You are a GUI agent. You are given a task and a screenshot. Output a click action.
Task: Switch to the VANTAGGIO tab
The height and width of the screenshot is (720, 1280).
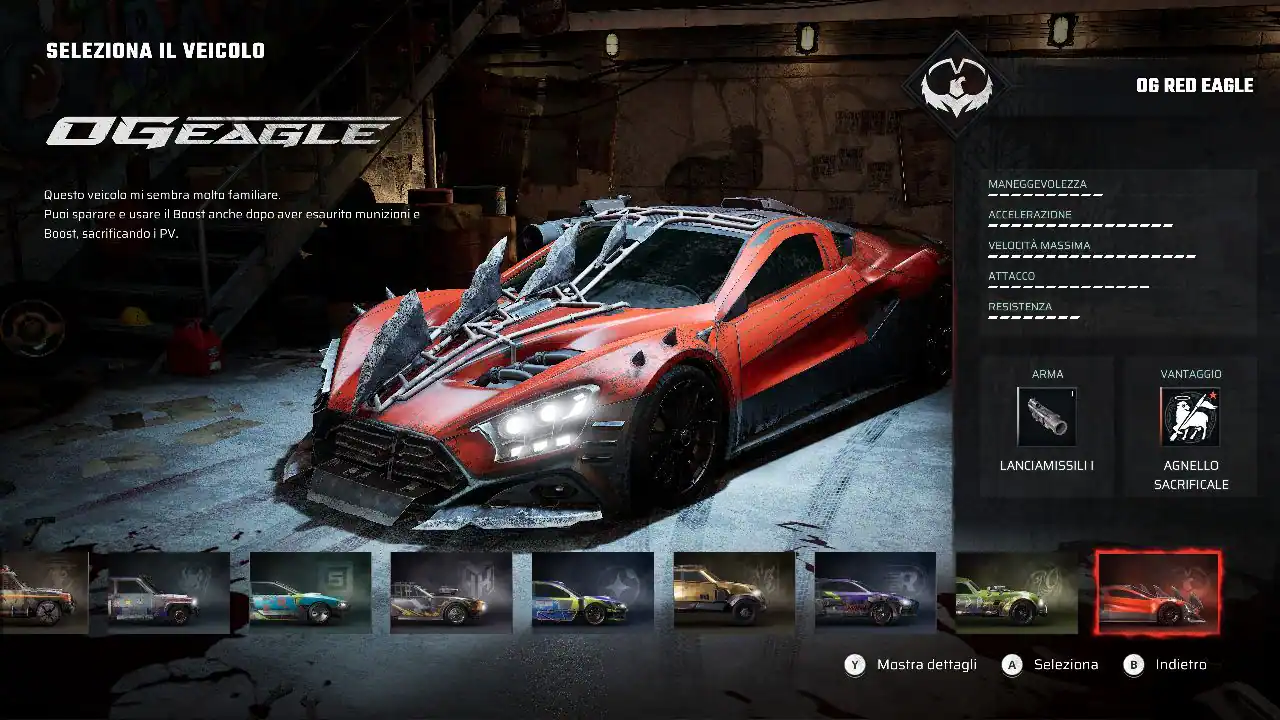click(x=1192, y=372)
